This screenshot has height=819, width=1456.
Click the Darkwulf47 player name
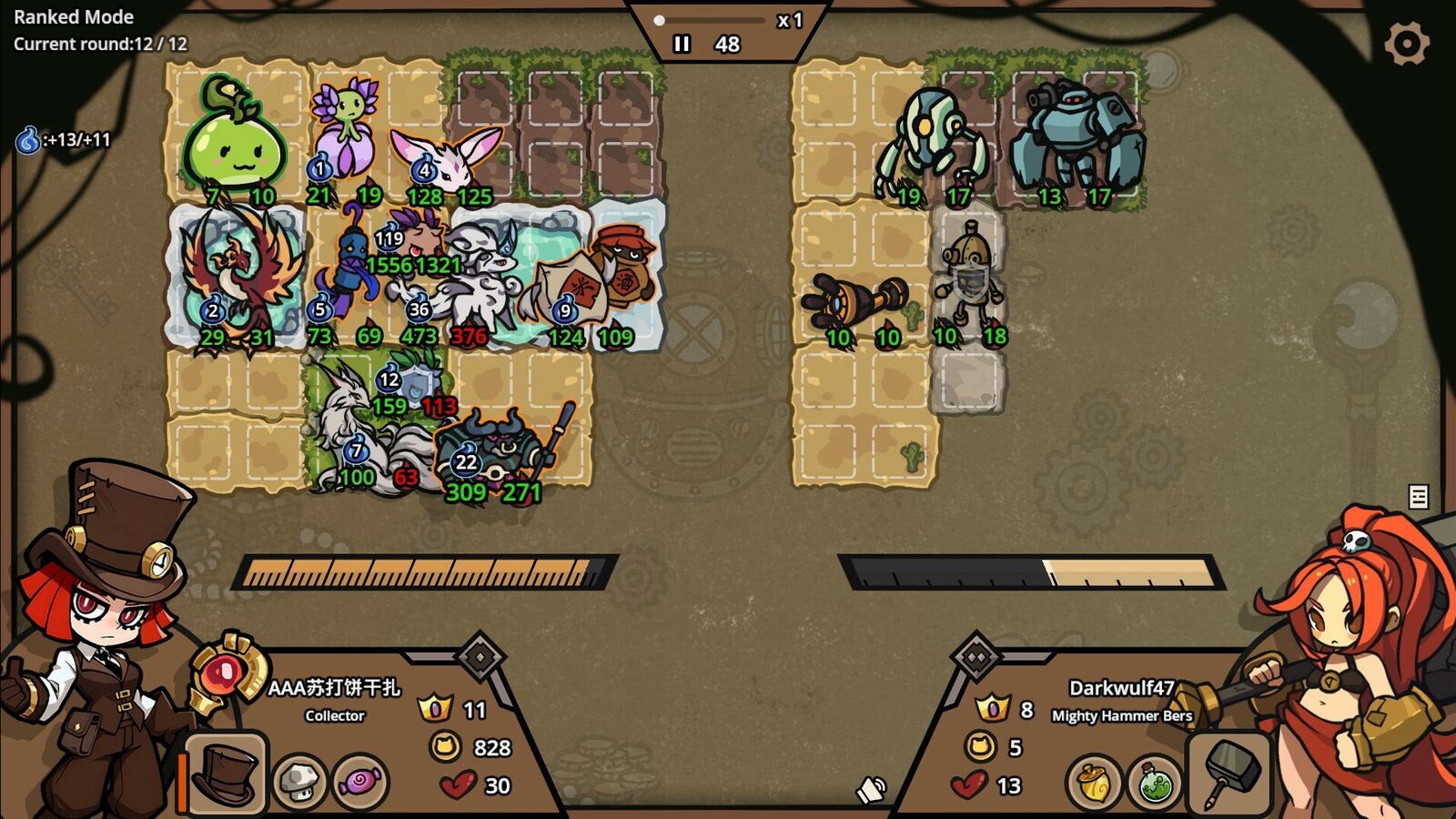tap(1122, 688)
